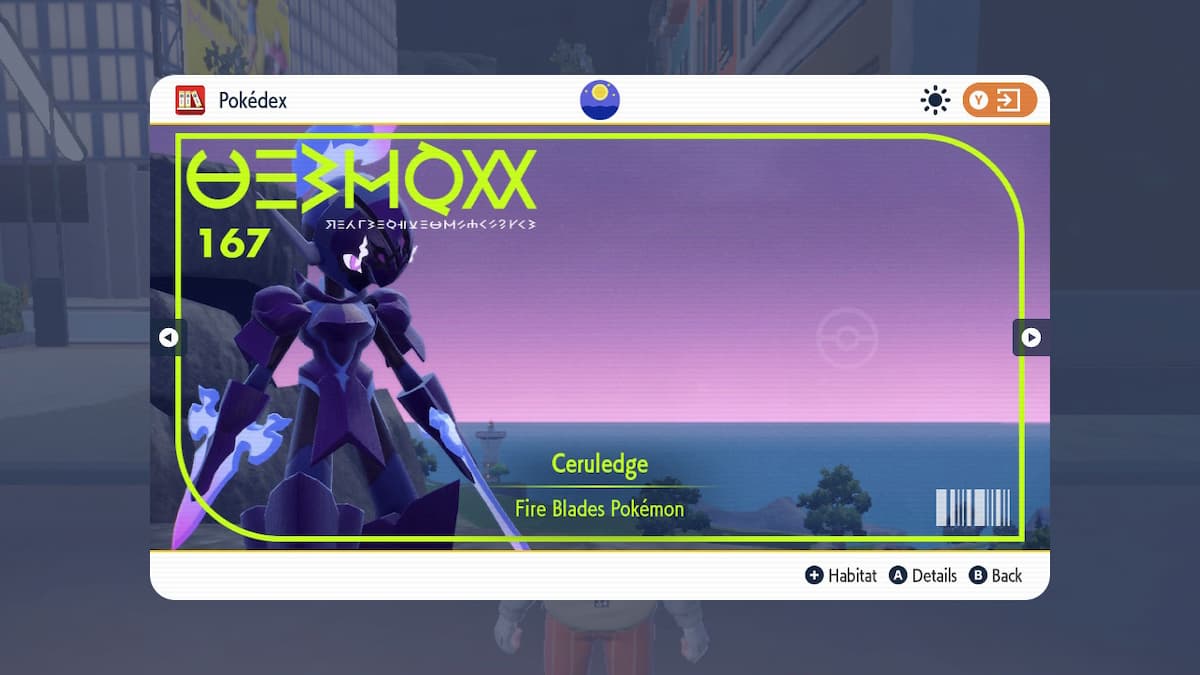Image resolution: width=1200 pixels, height=675 pixels.
Task: Toggle the sun brightness icon
Action: [935, 100]
